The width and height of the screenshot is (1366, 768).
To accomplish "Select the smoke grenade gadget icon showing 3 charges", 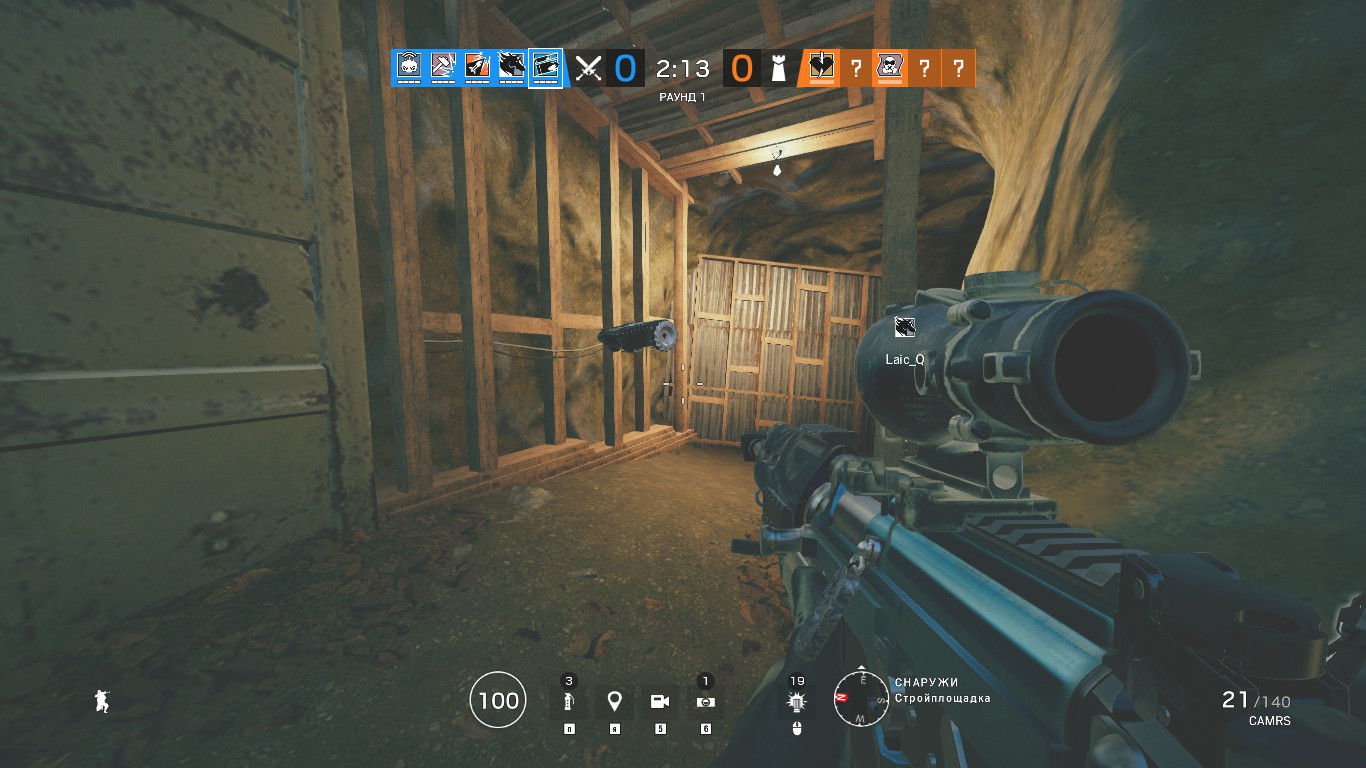I will (569, 701).
